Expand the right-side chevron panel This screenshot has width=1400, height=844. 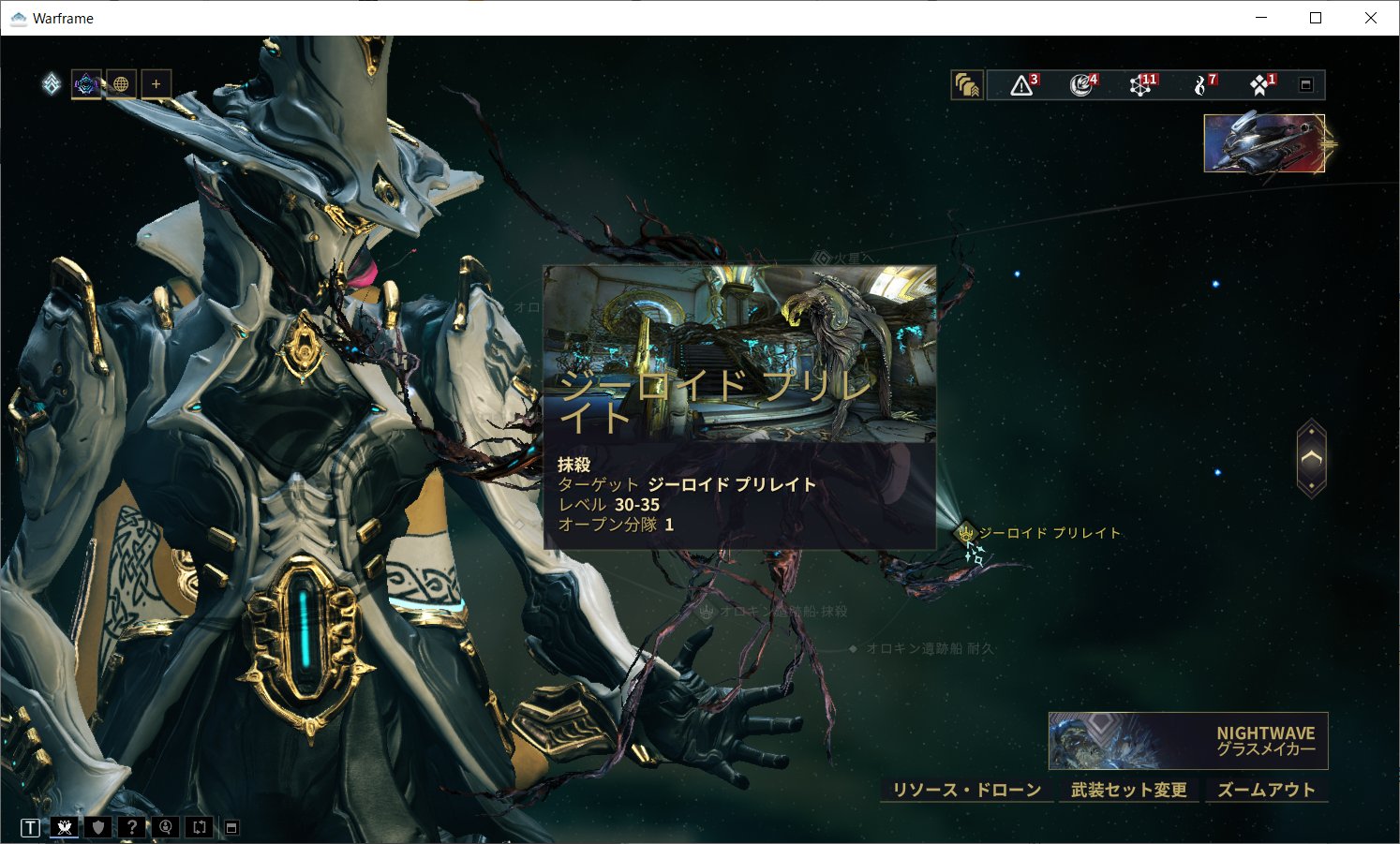pos(1309,458)
